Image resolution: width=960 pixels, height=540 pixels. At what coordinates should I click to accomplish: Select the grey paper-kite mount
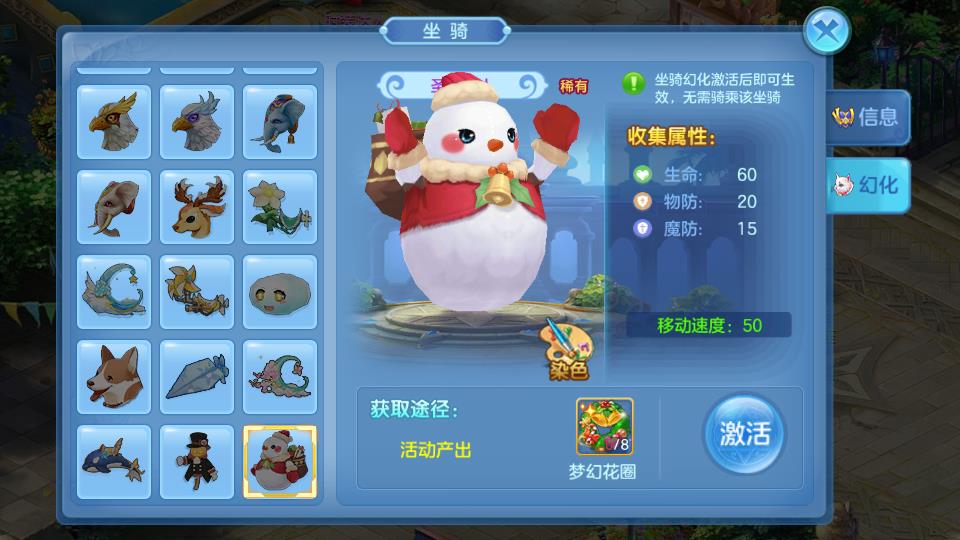197,377
